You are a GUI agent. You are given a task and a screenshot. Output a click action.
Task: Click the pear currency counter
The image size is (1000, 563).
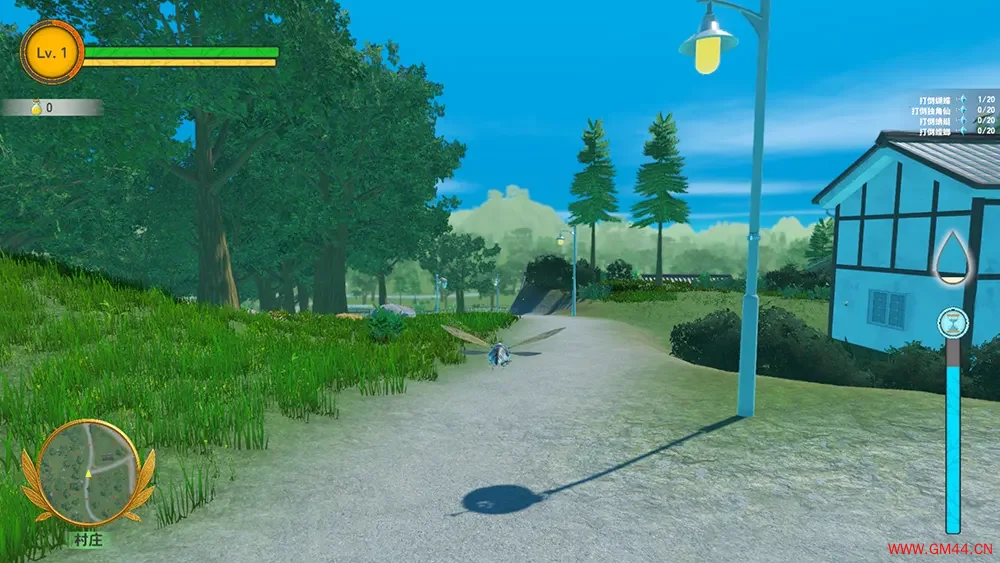click(x=50, y=107)
